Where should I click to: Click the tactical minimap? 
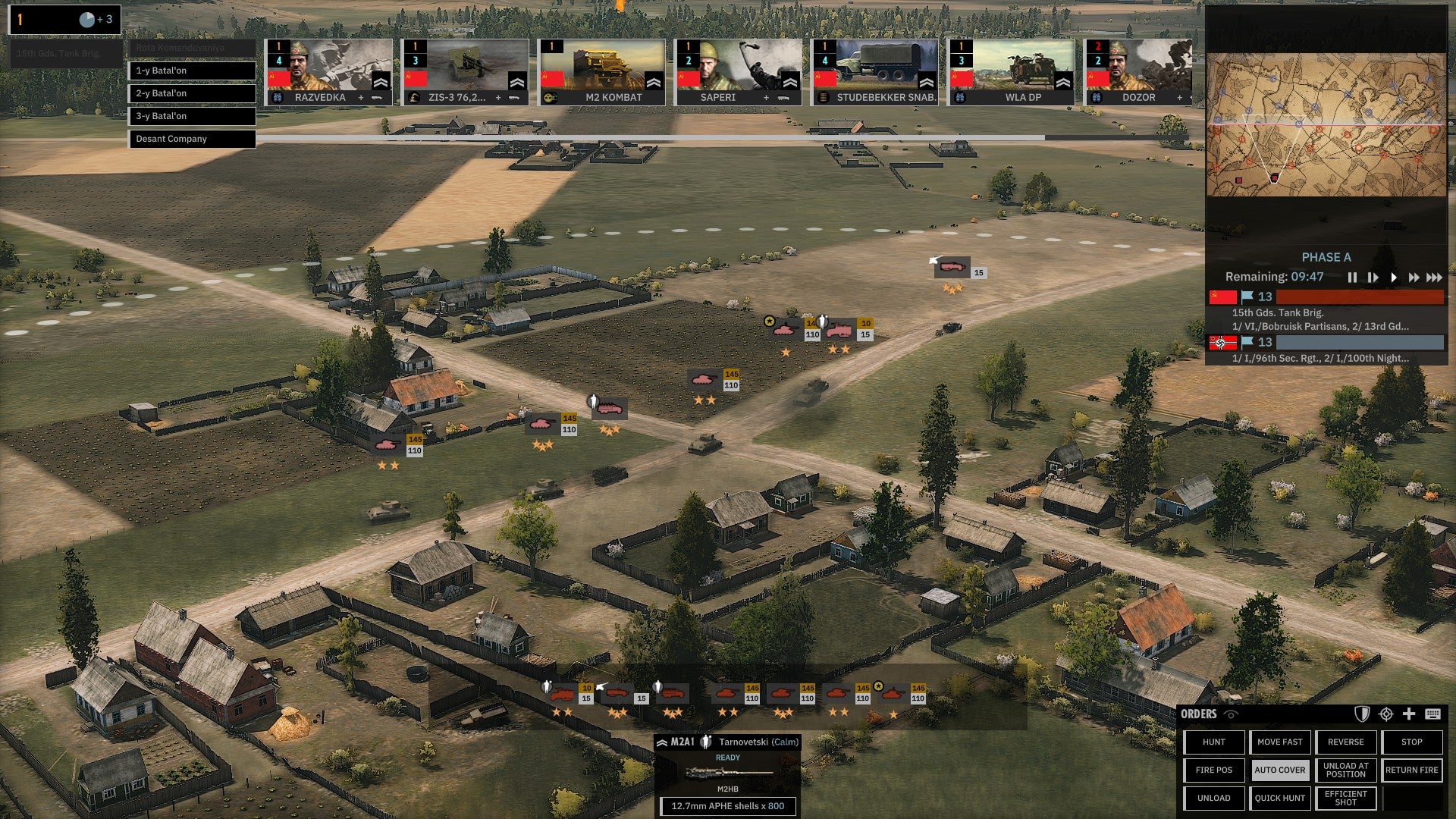[1326, 125]
